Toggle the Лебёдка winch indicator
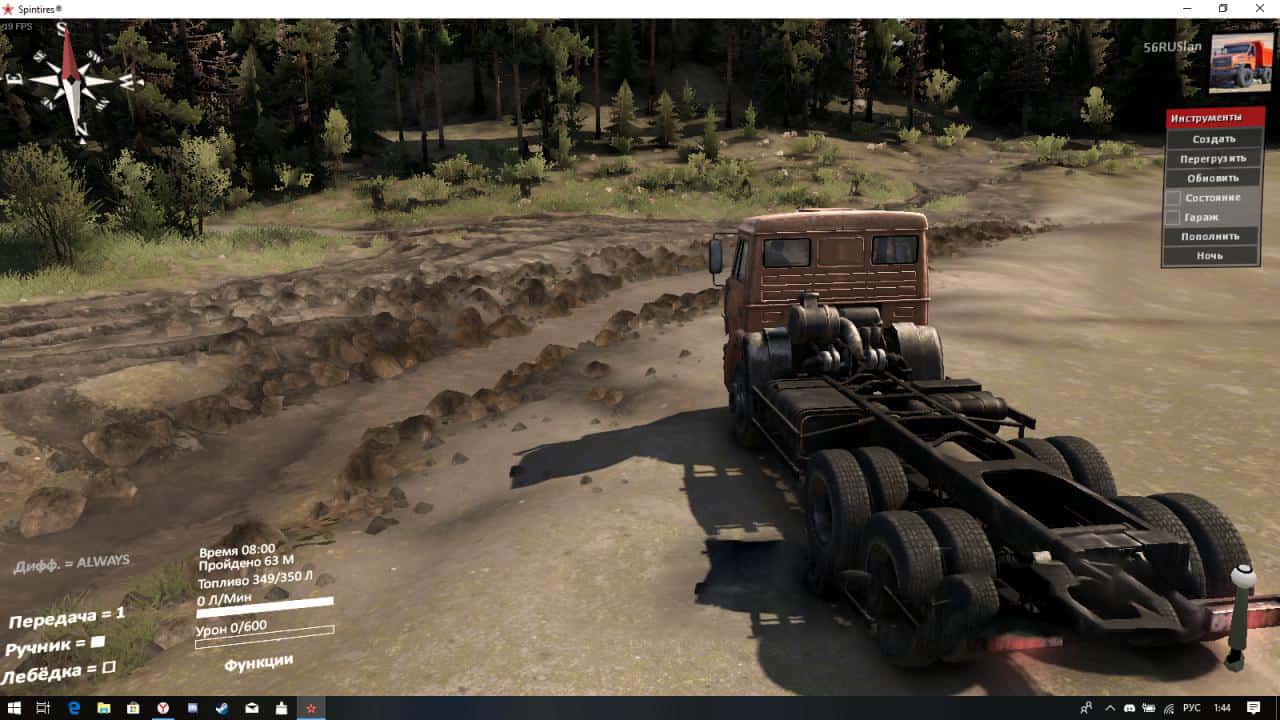This screenshot has height=720, width=1280. [109, 667]
